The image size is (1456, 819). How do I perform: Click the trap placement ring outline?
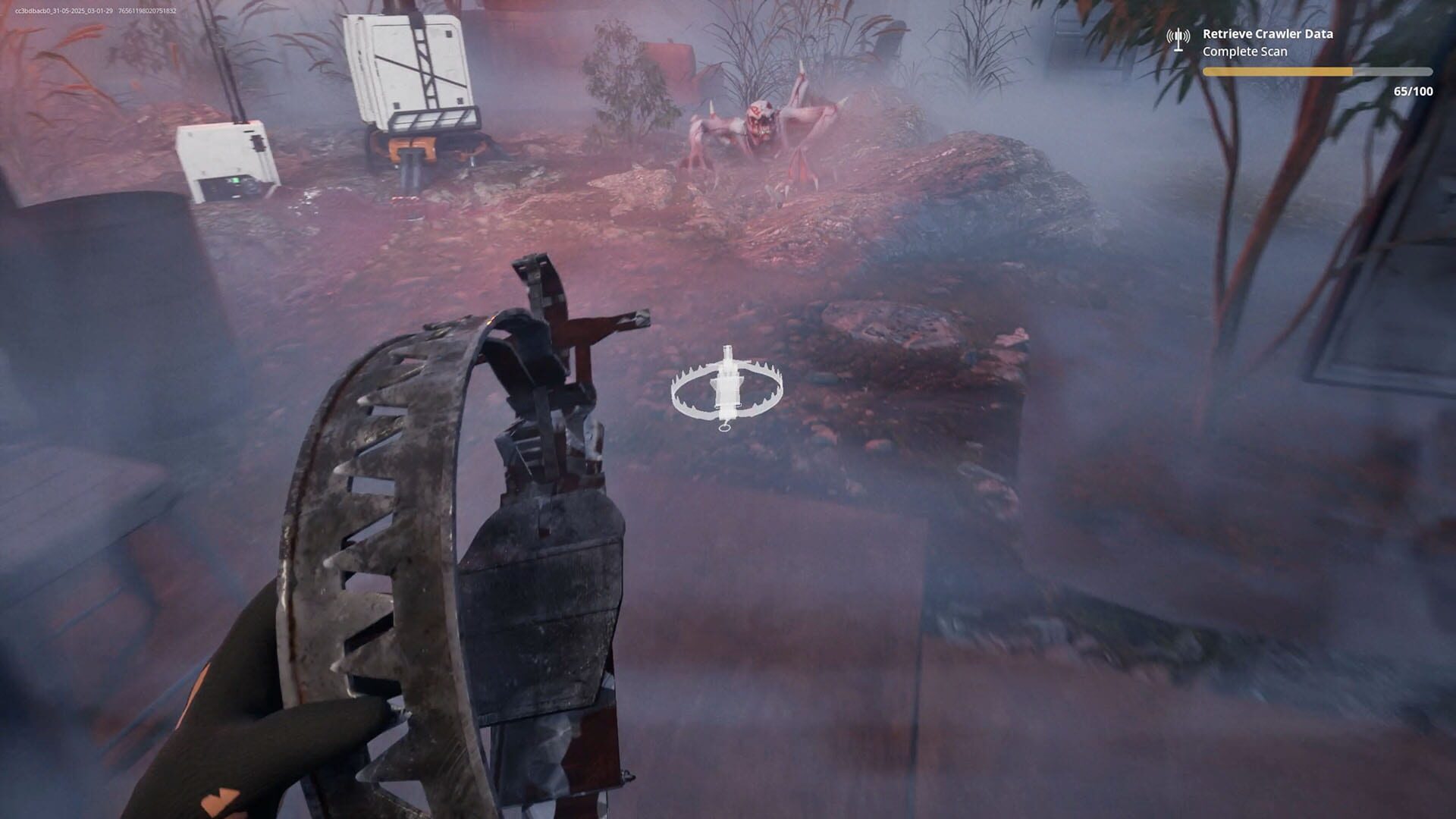tap(682, 394)
